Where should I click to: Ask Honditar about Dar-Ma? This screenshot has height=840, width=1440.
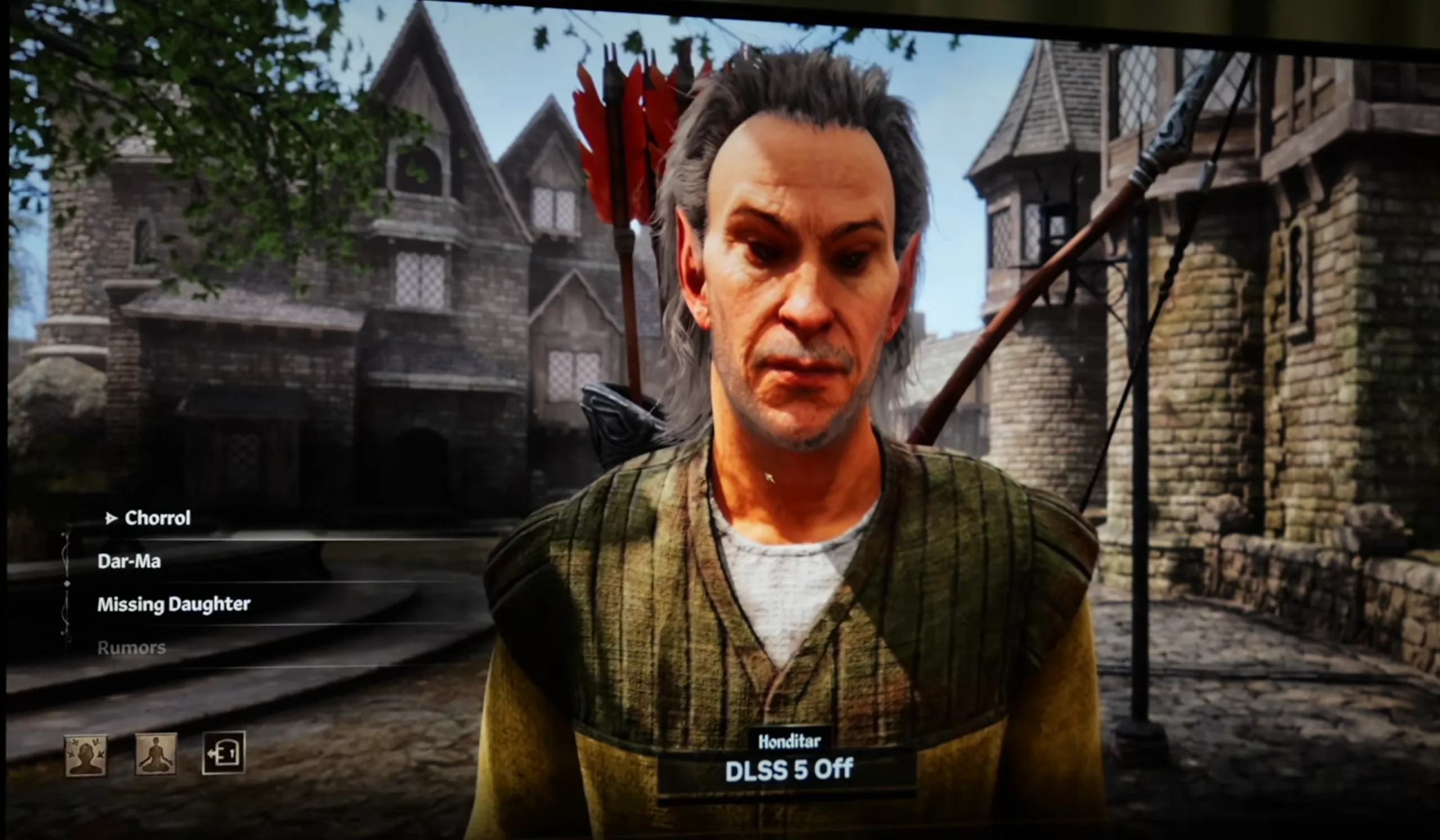129,561
